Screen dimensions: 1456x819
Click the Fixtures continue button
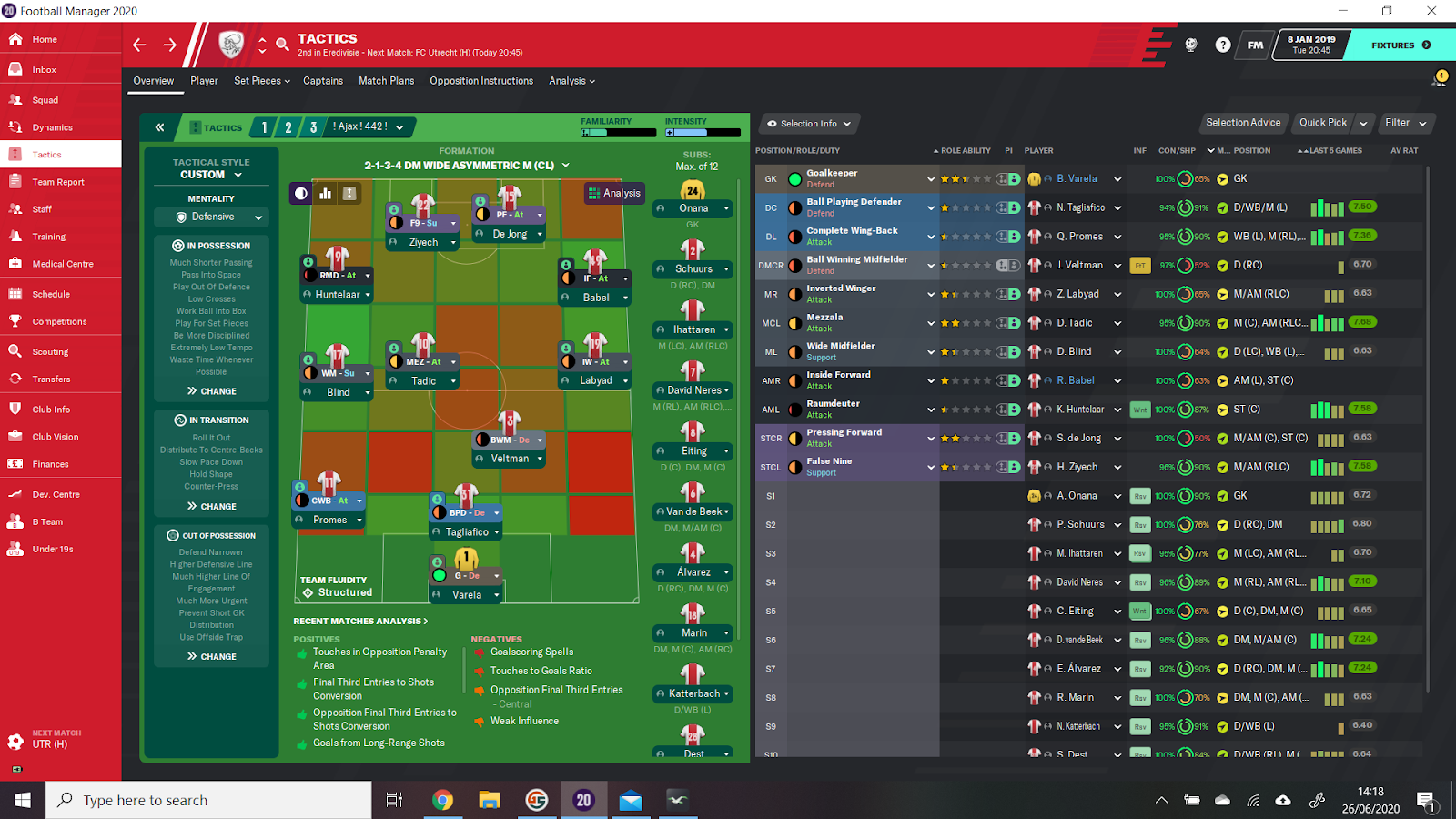pos(1400,45)
